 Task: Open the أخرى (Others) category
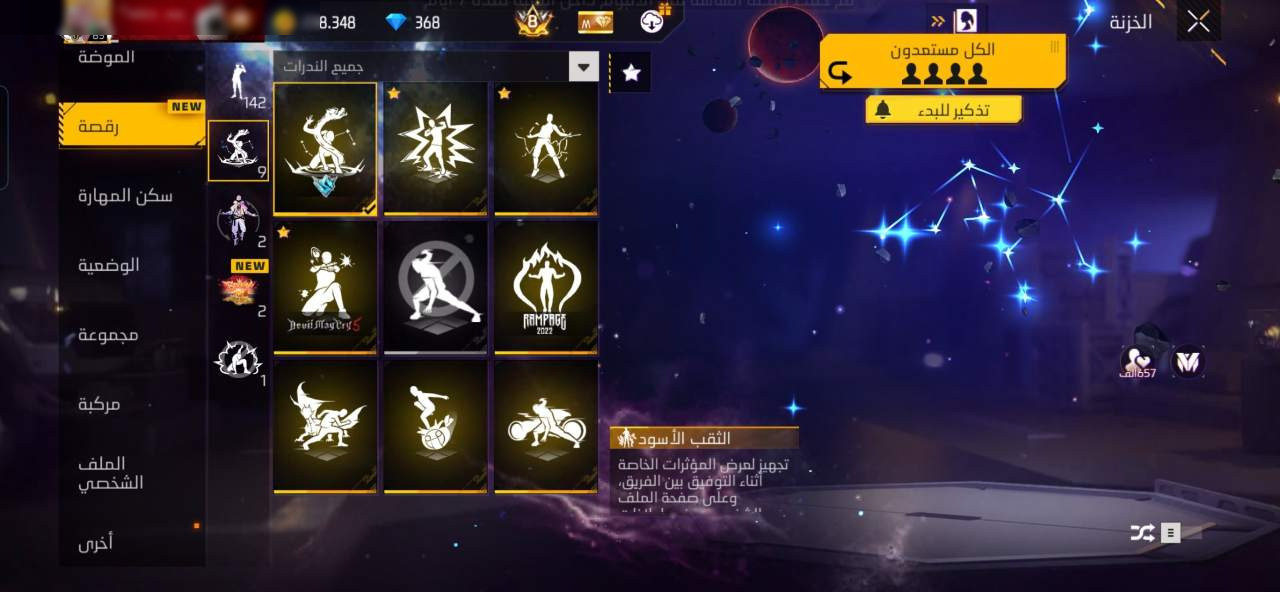96,543
